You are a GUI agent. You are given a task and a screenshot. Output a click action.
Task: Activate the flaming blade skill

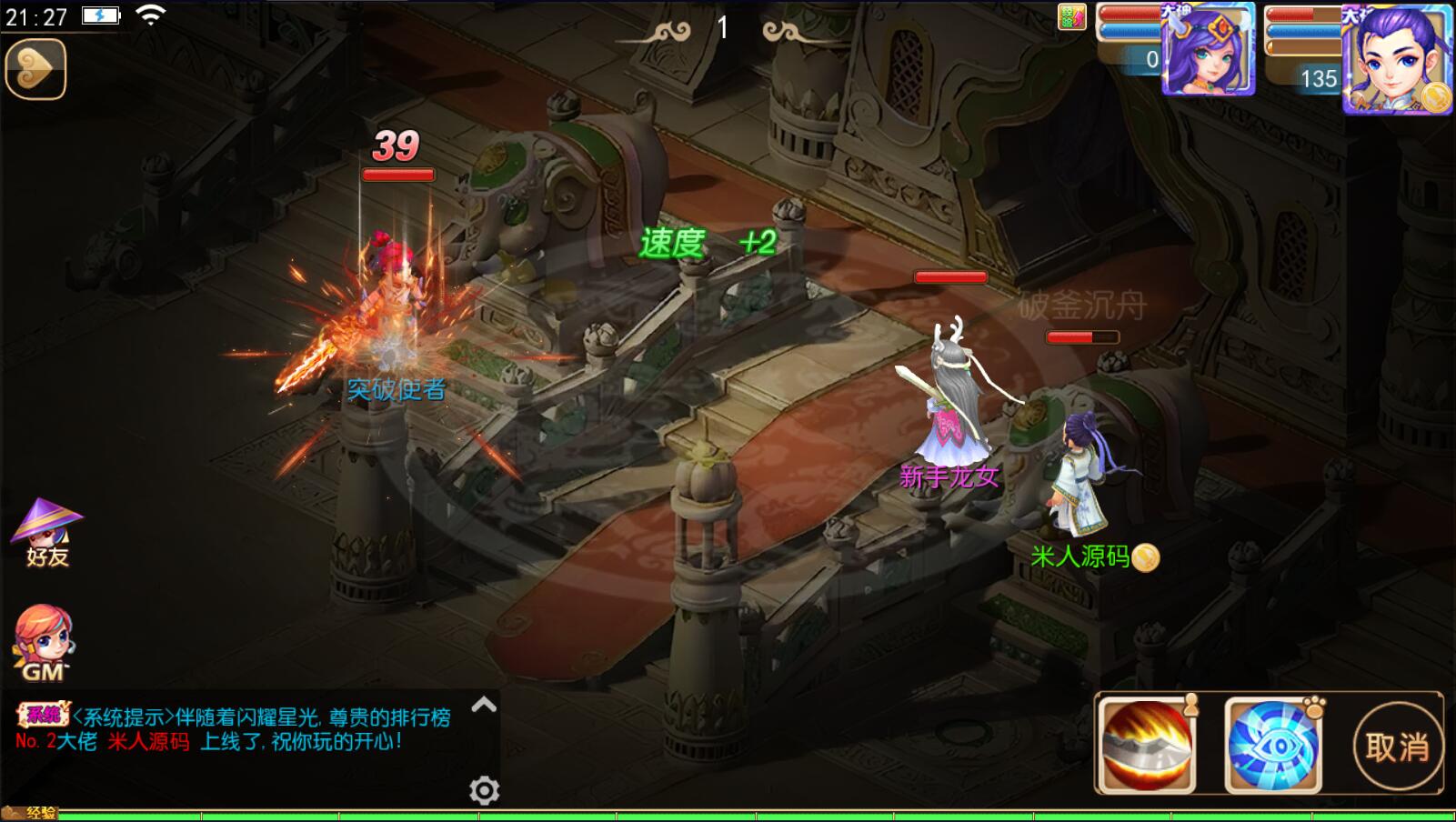pos(1146,744)
